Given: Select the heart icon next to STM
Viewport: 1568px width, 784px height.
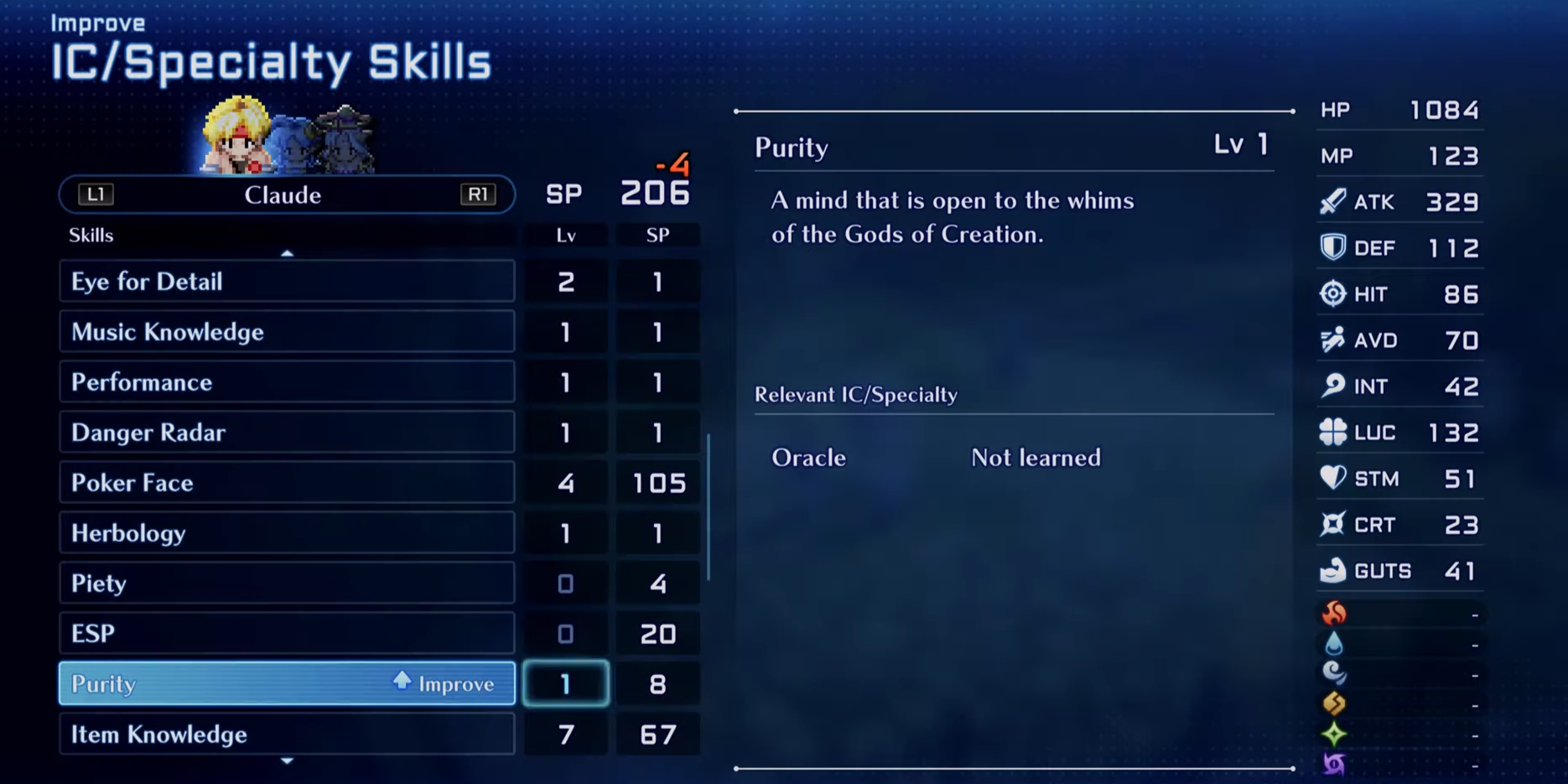Looking at the screenshot, I should click(1332, 478).
